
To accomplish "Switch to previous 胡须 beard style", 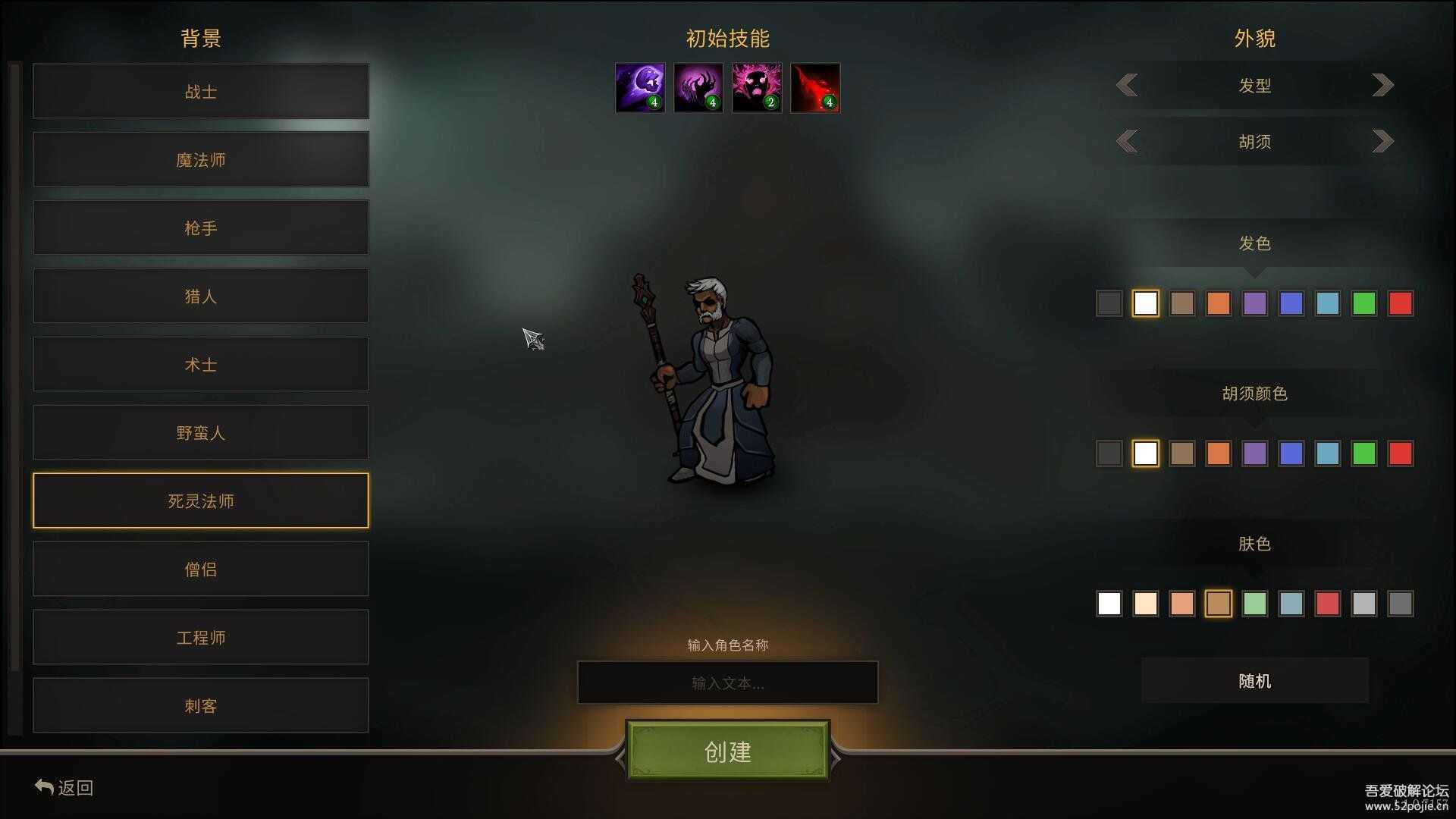I will (x=1128, y=141).
